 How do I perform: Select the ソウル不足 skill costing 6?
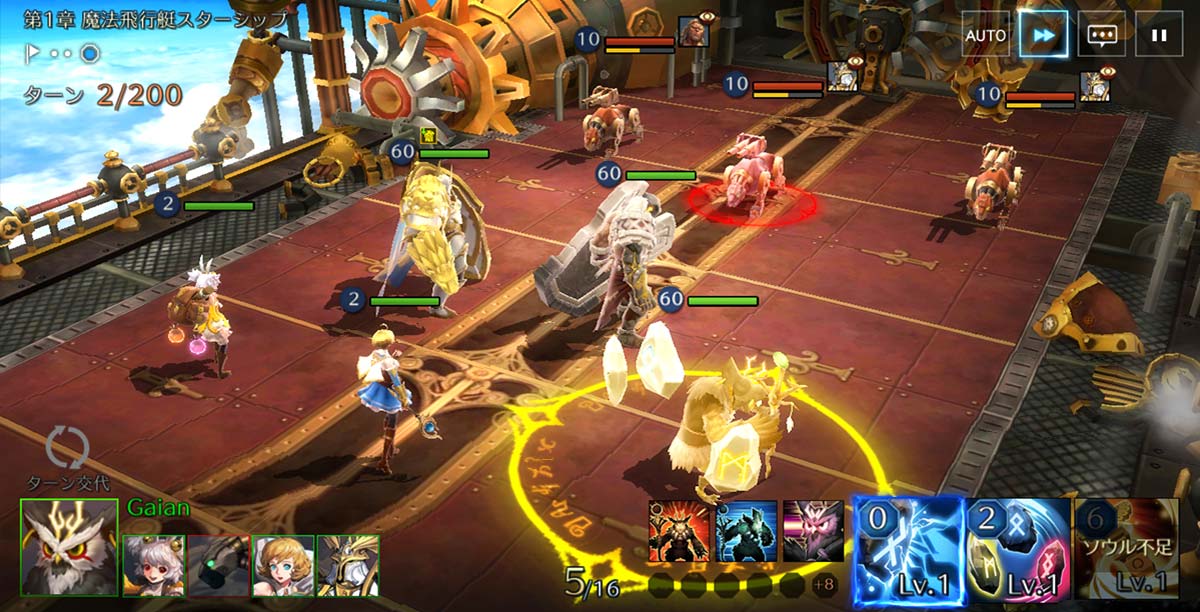tap(1125, 548)
